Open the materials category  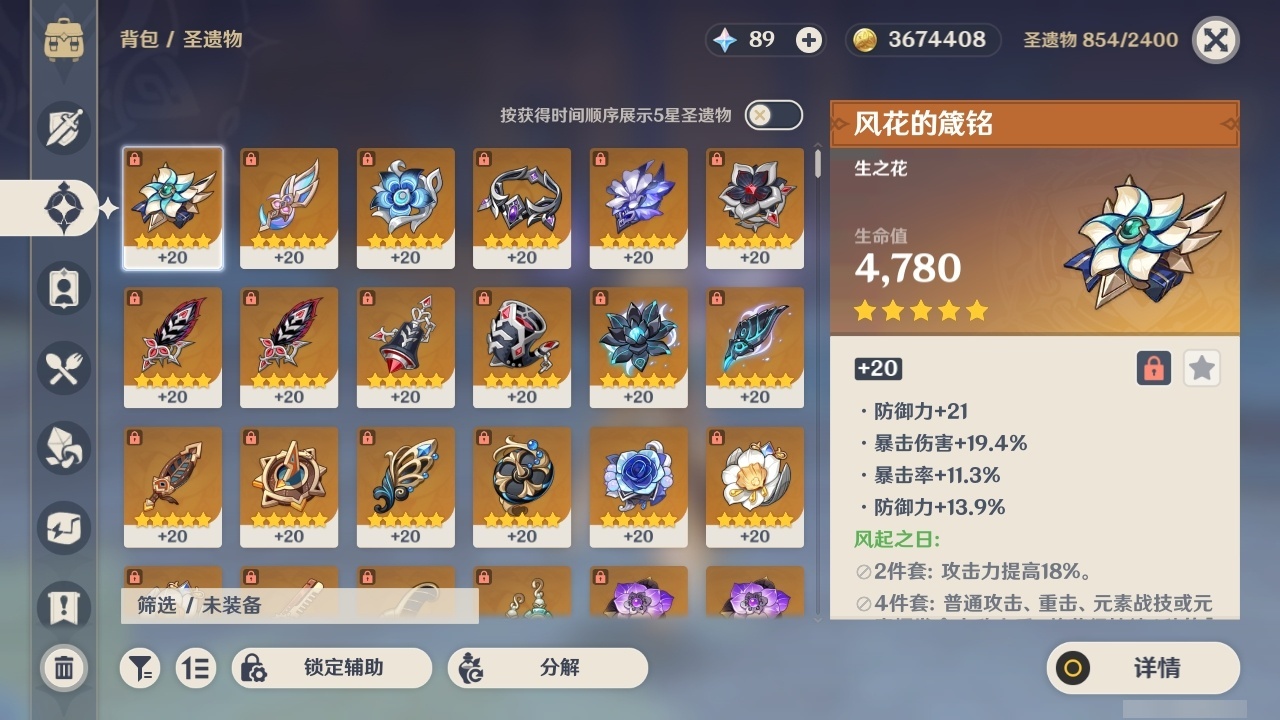tap(63, 448)
